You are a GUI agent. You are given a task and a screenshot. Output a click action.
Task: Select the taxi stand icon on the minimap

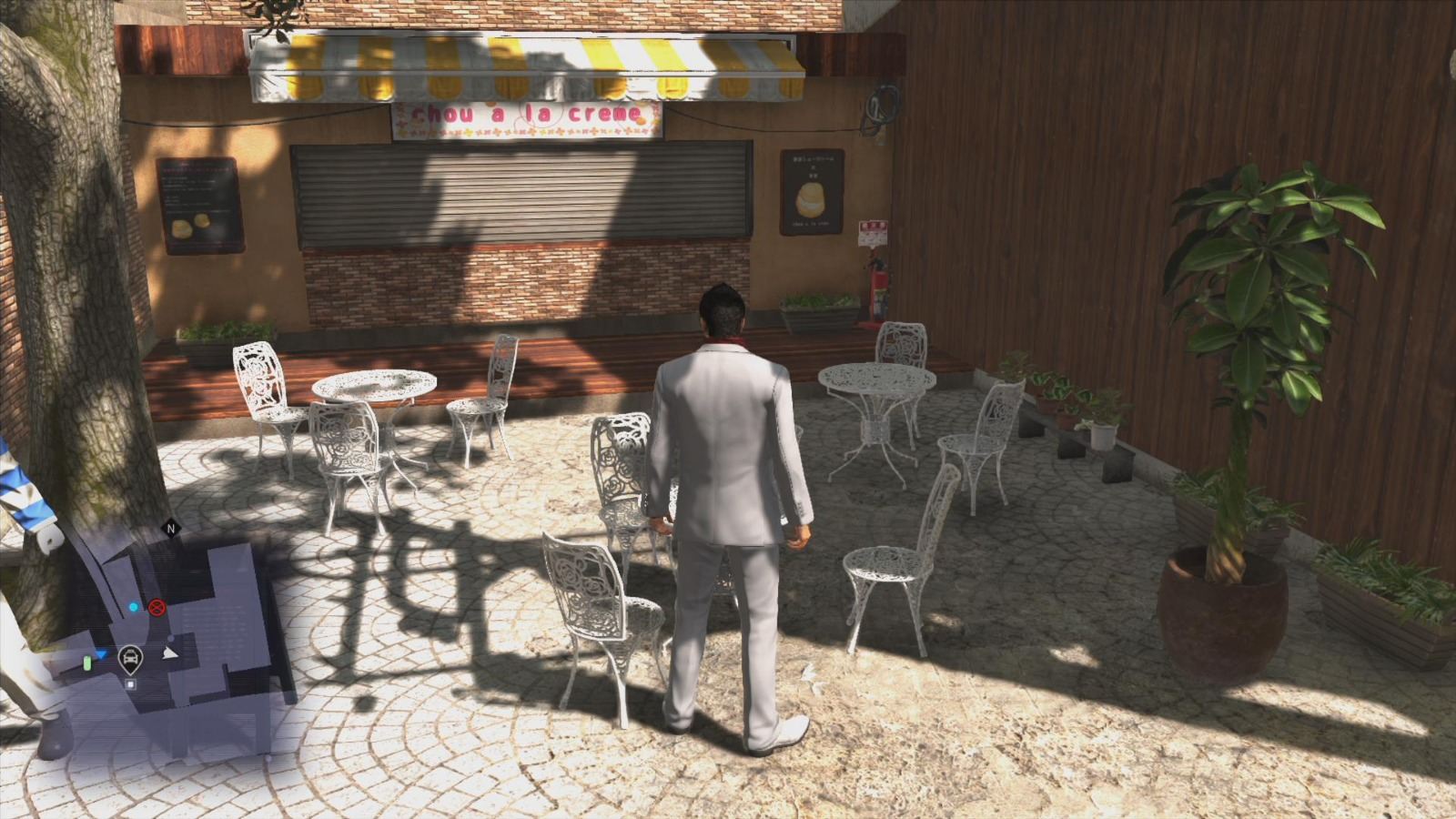131,659
